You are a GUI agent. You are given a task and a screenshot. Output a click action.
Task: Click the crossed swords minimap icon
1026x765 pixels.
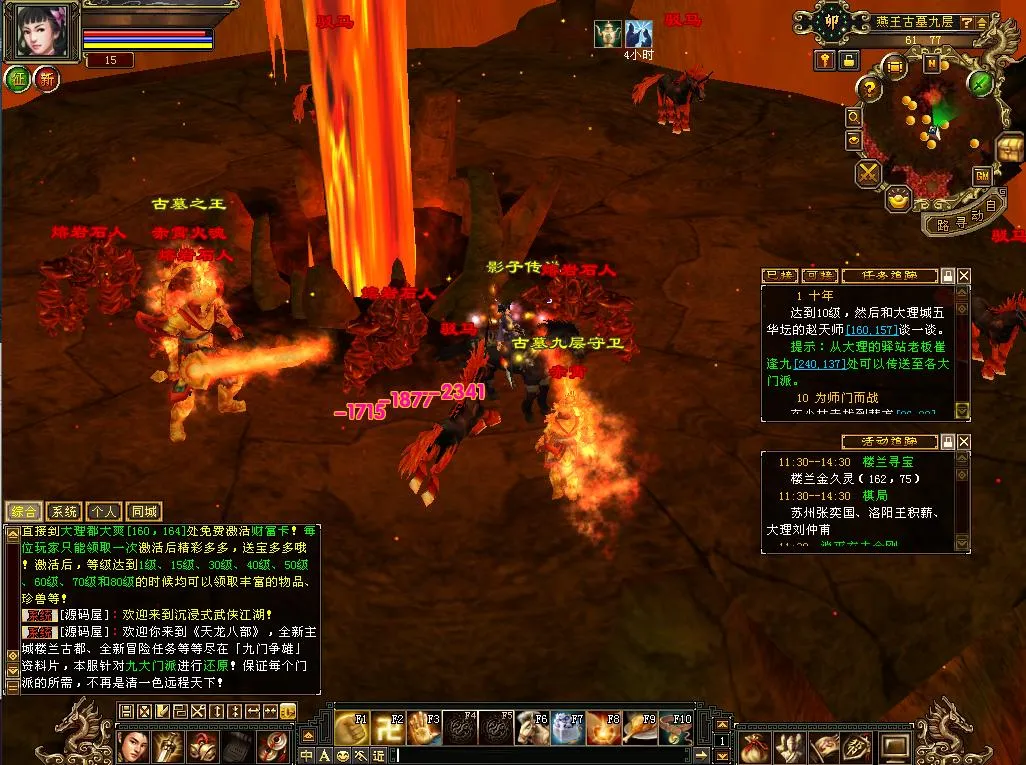(x=867, y=174)
